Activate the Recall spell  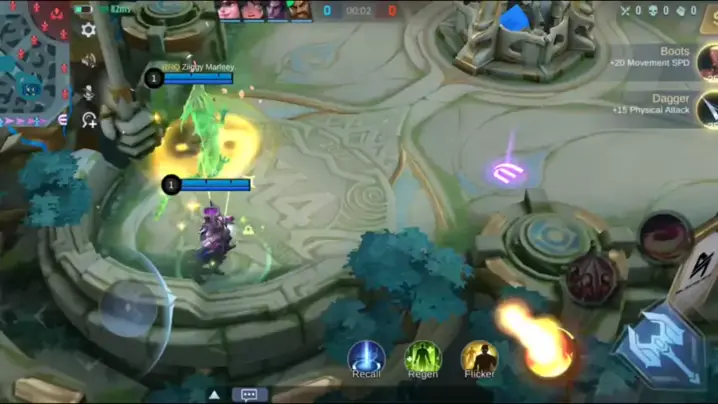click(x=366, y=357)
